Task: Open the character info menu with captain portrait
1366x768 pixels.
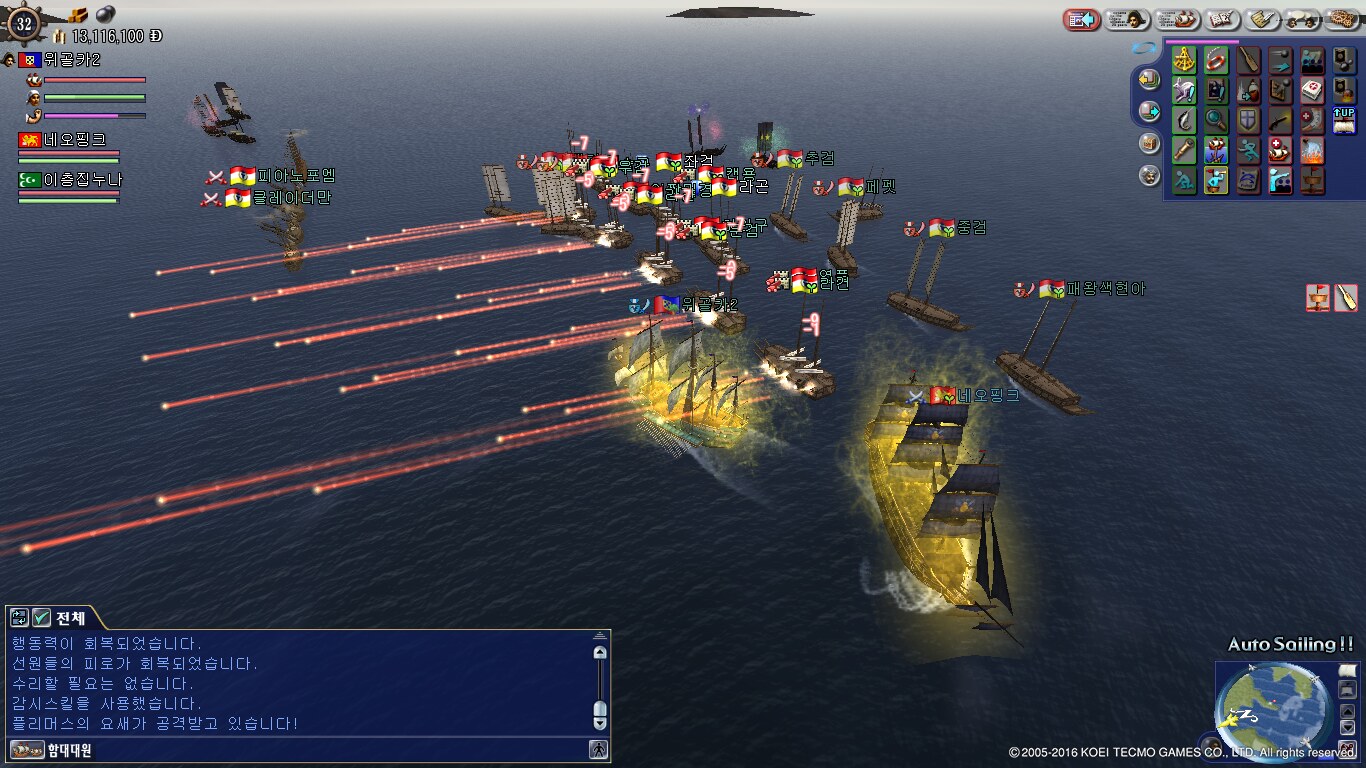Action: (1126, 19)
